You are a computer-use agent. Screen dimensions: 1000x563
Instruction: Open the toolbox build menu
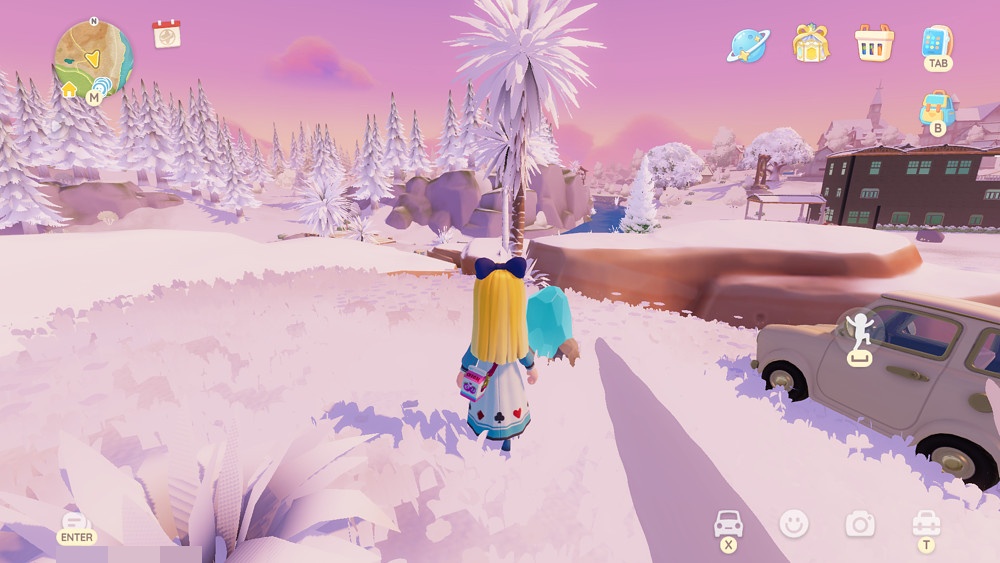(926, 523)
